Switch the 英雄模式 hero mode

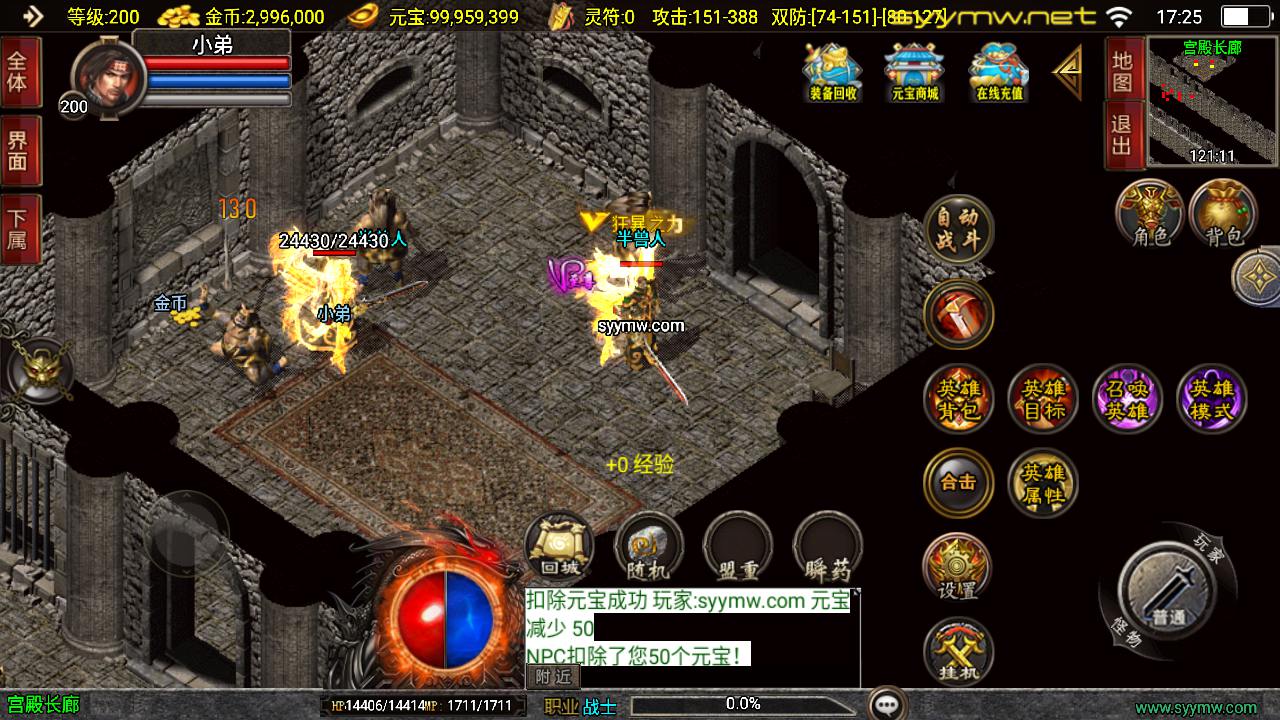point(1212,399)
